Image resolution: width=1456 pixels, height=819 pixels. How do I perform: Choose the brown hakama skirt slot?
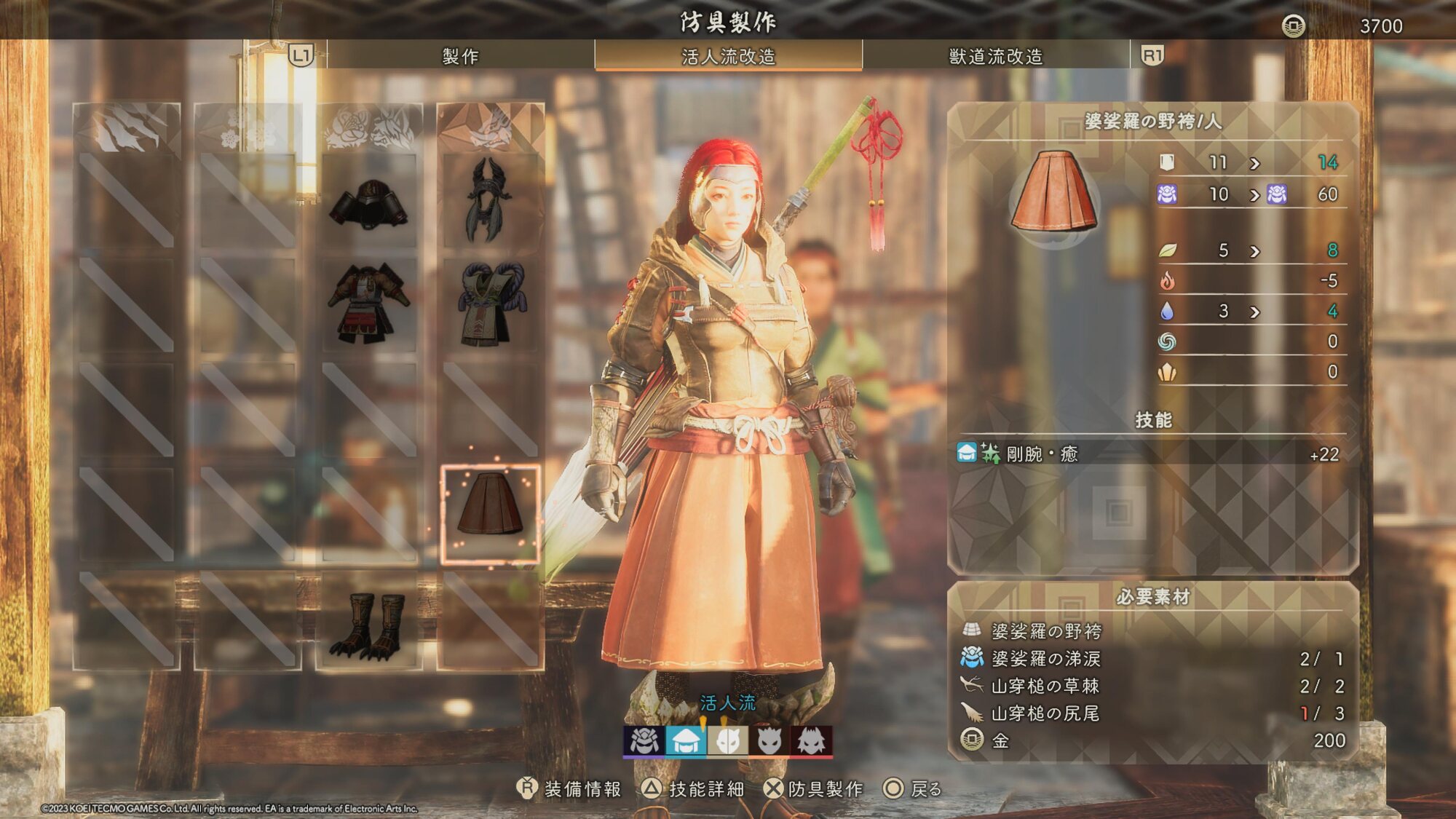(490, 514)
